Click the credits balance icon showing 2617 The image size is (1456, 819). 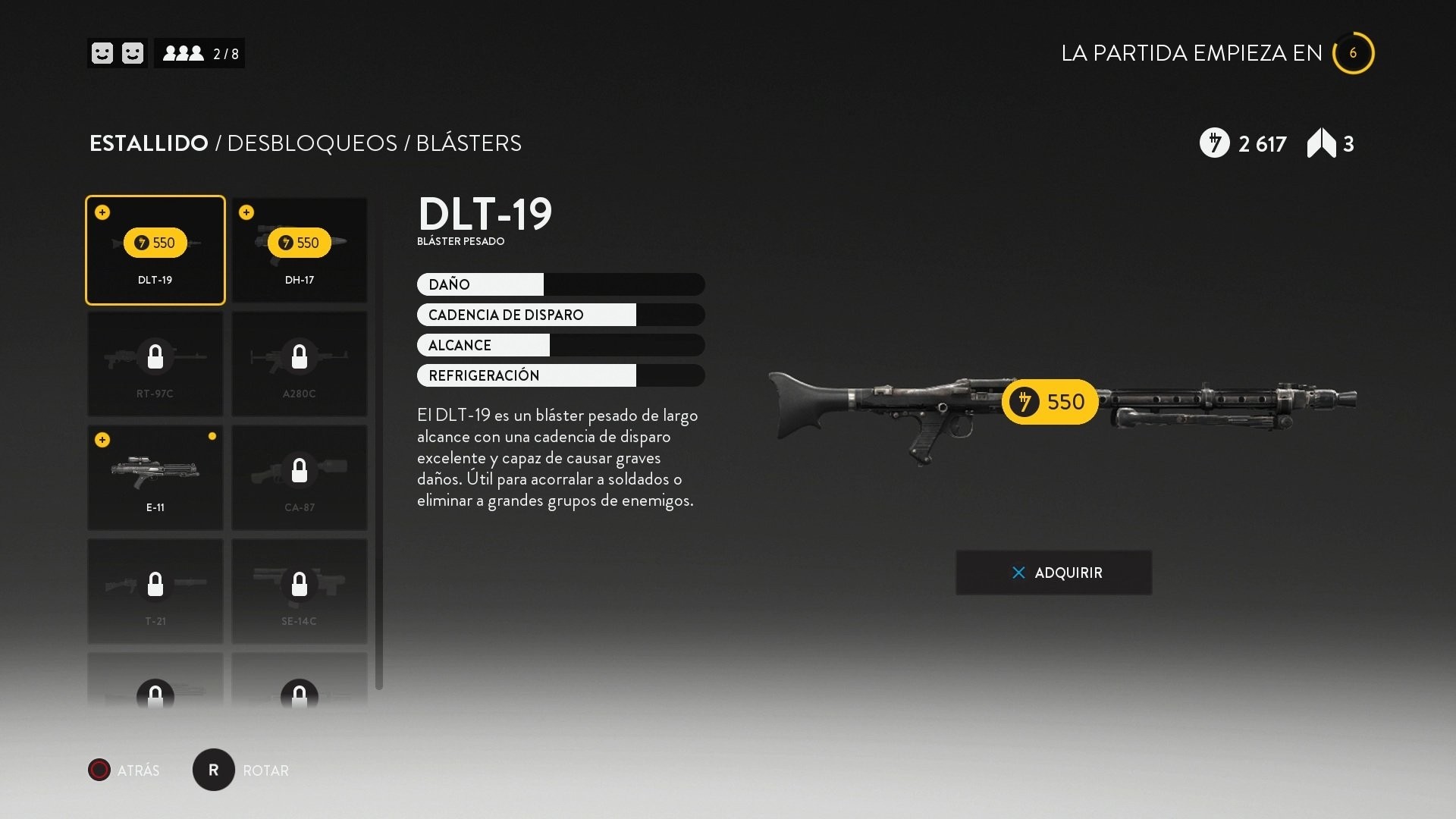1213,143
